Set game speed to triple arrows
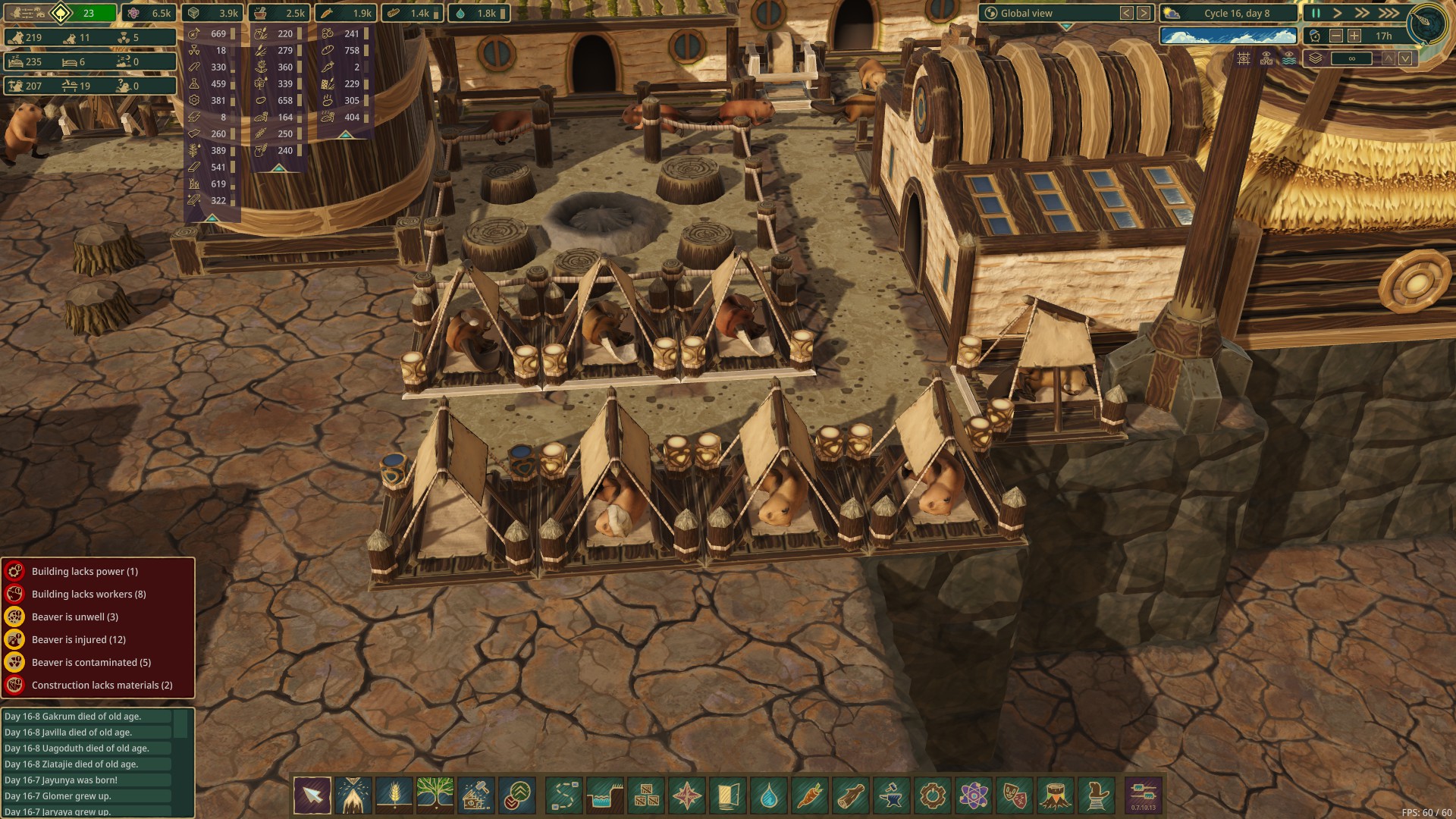 1389,13
